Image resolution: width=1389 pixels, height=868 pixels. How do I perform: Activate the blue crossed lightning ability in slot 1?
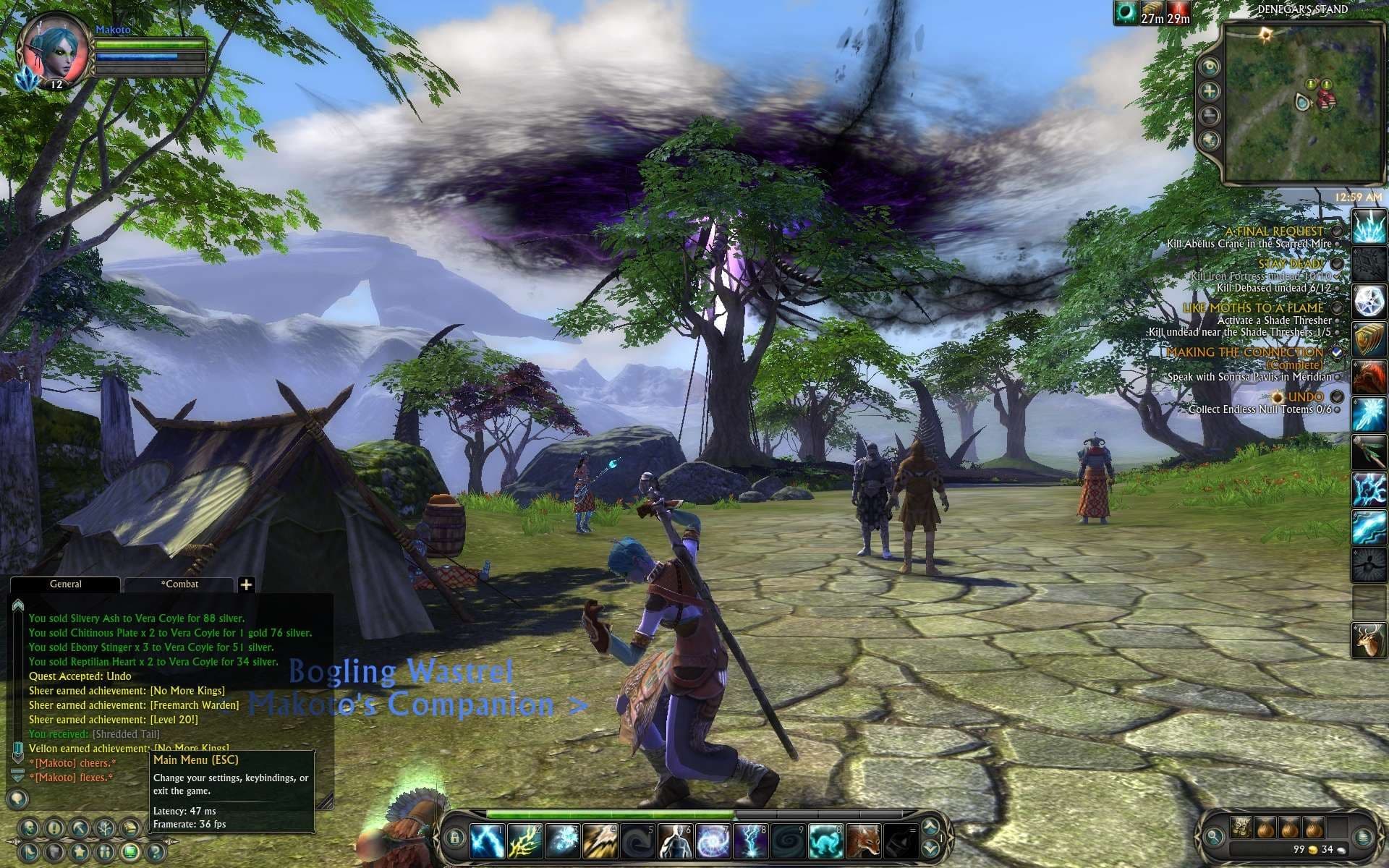coord(487,842)
